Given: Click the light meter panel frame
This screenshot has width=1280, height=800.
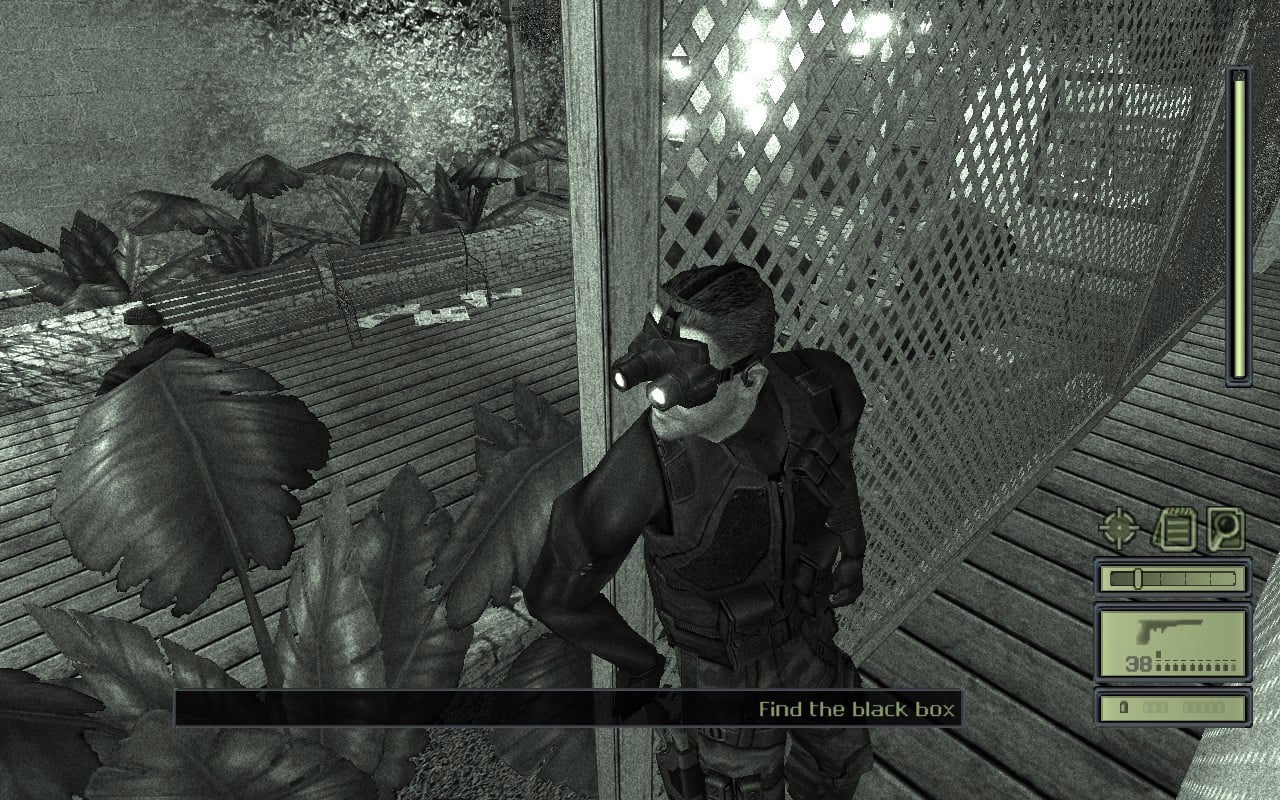Looking at the screenshot, I should [x=1100, y=577].
